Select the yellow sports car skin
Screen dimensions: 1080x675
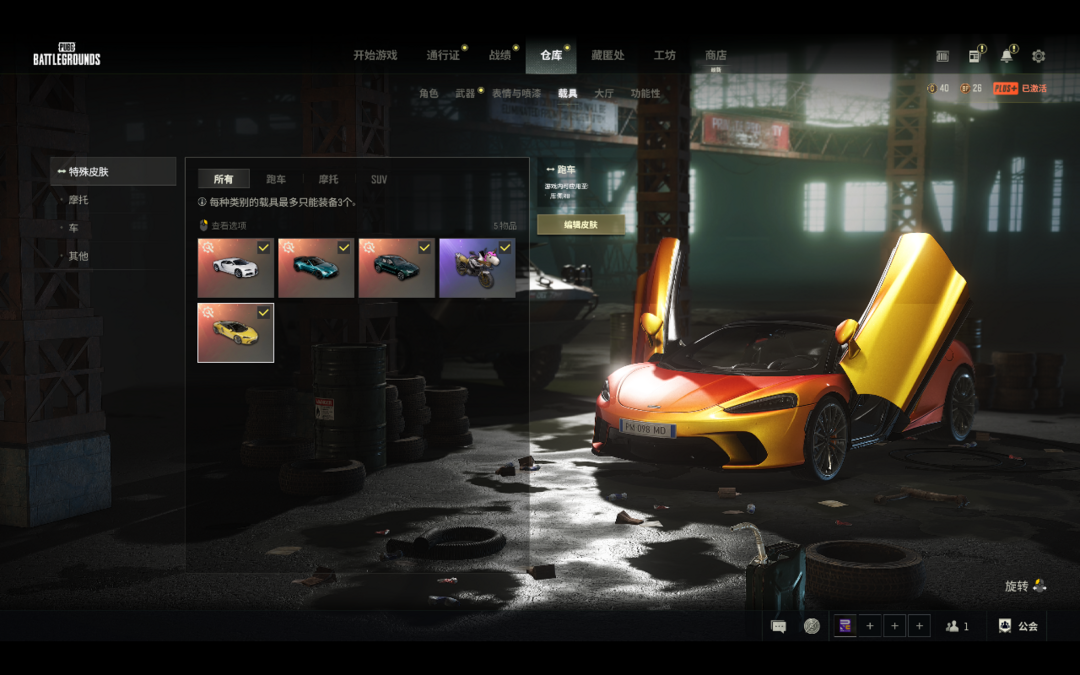[236, 332]
